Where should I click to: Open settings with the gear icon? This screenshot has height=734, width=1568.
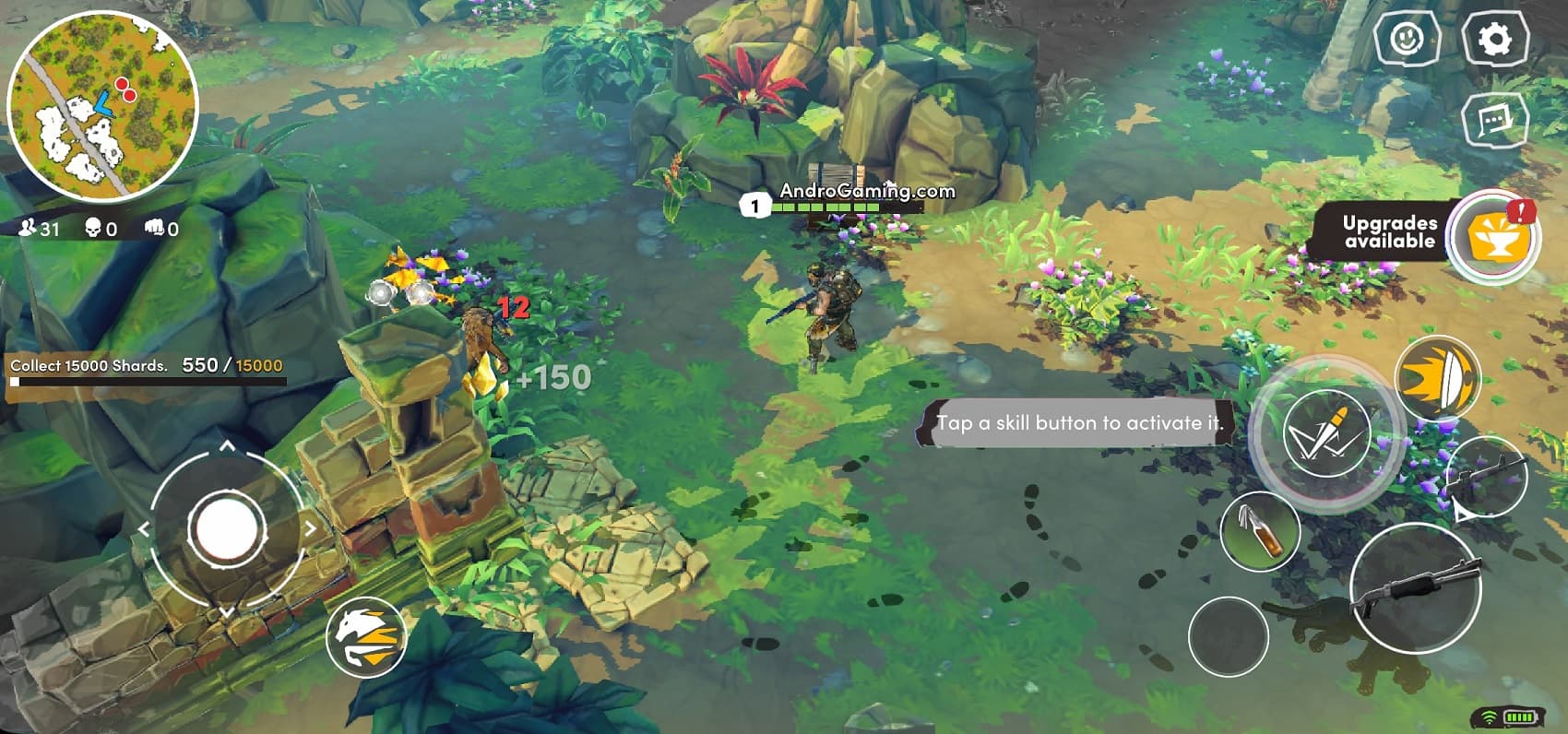[x=1494, y=39]
